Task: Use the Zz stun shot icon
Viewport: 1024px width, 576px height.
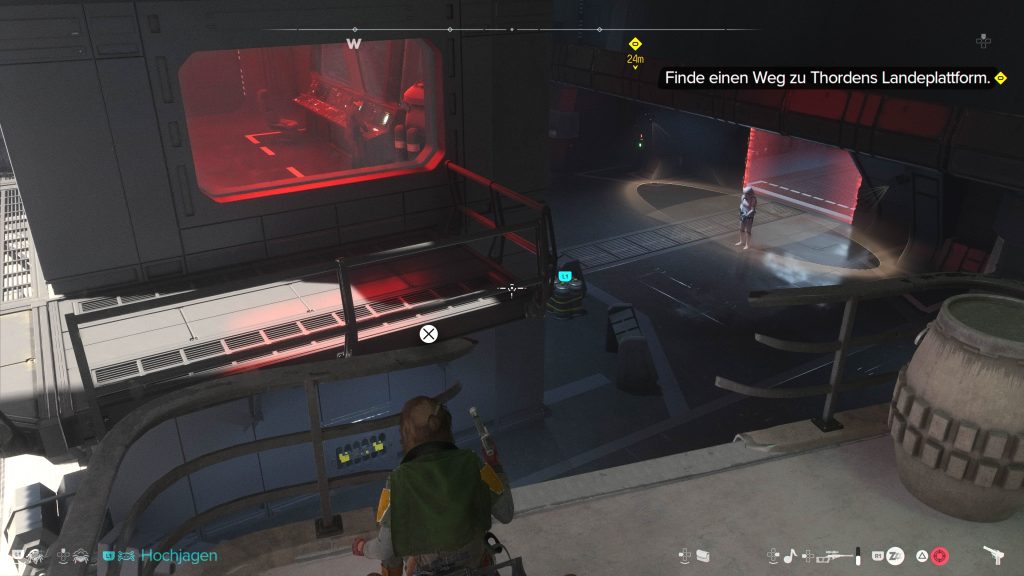Action: [896, 554]
